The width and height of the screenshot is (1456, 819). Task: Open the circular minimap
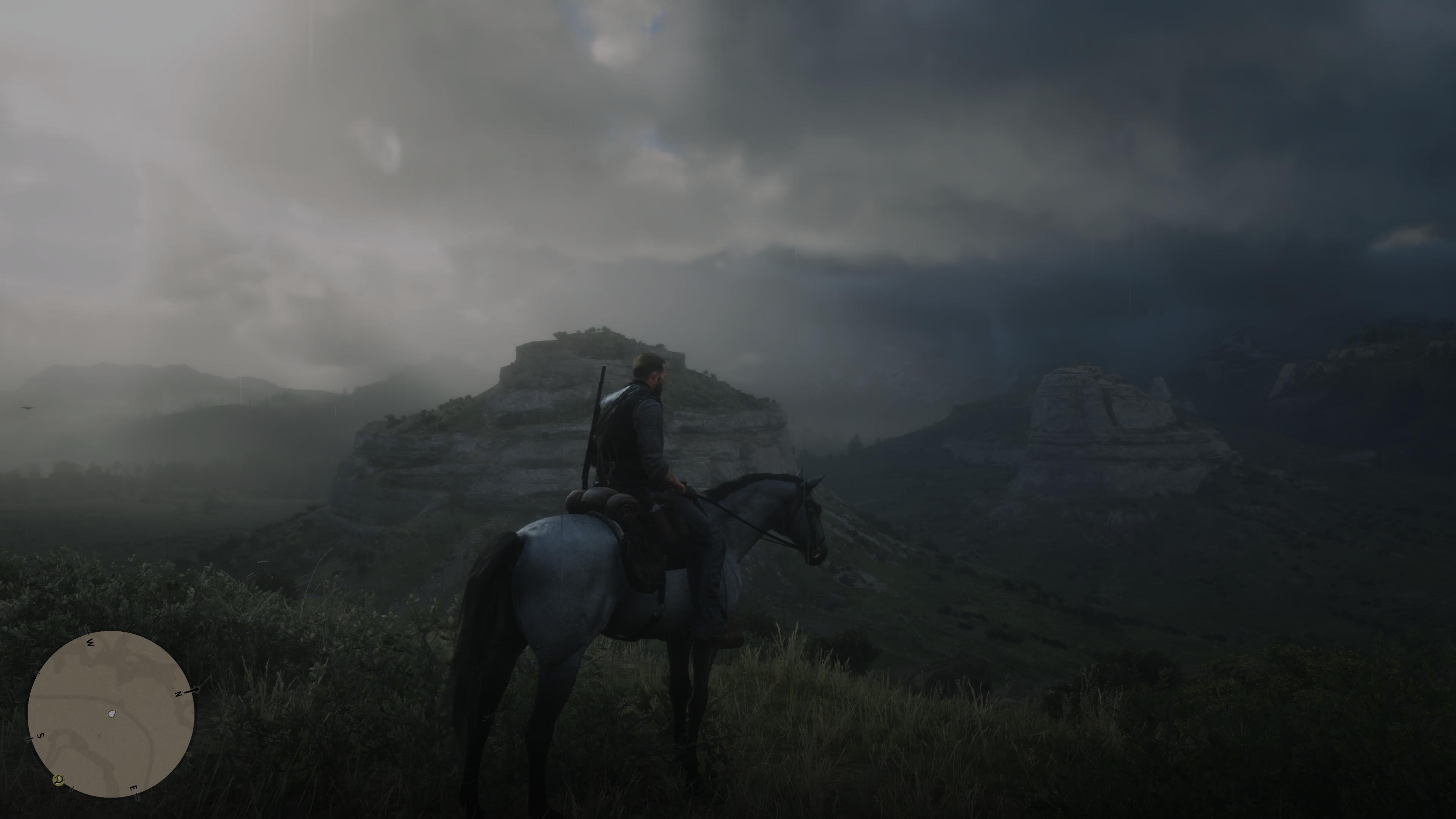111,714
